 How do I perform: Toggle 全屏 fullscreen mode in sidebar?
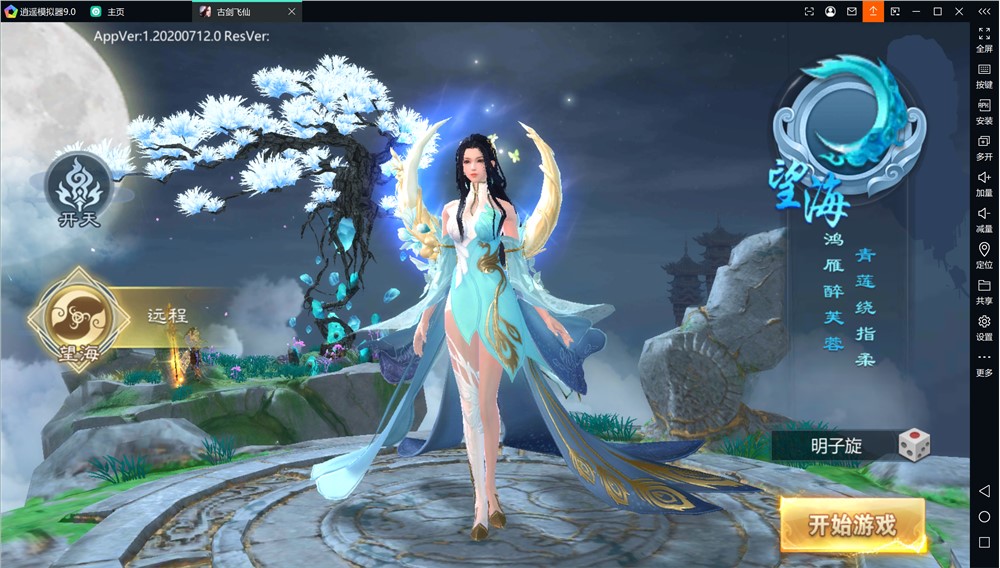tap(984, 39)
